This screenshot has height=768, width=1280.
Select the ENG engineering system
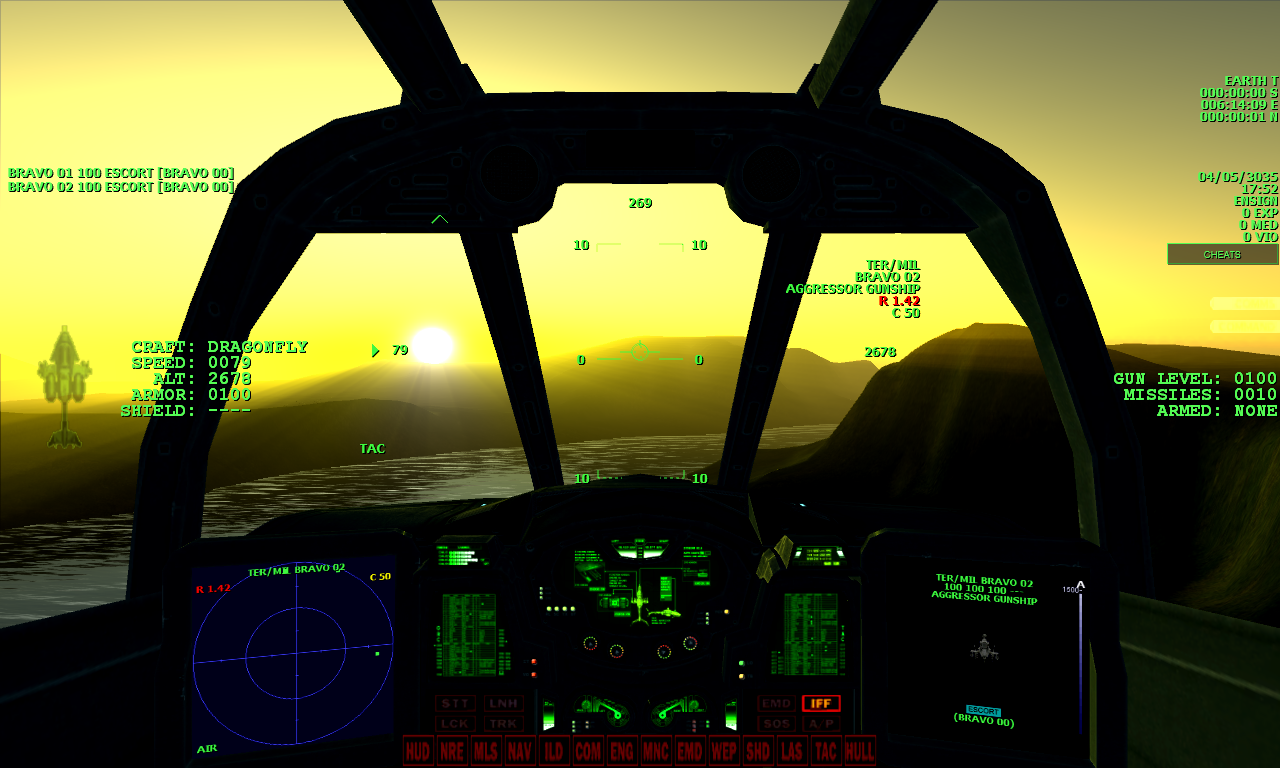point(621,751)
